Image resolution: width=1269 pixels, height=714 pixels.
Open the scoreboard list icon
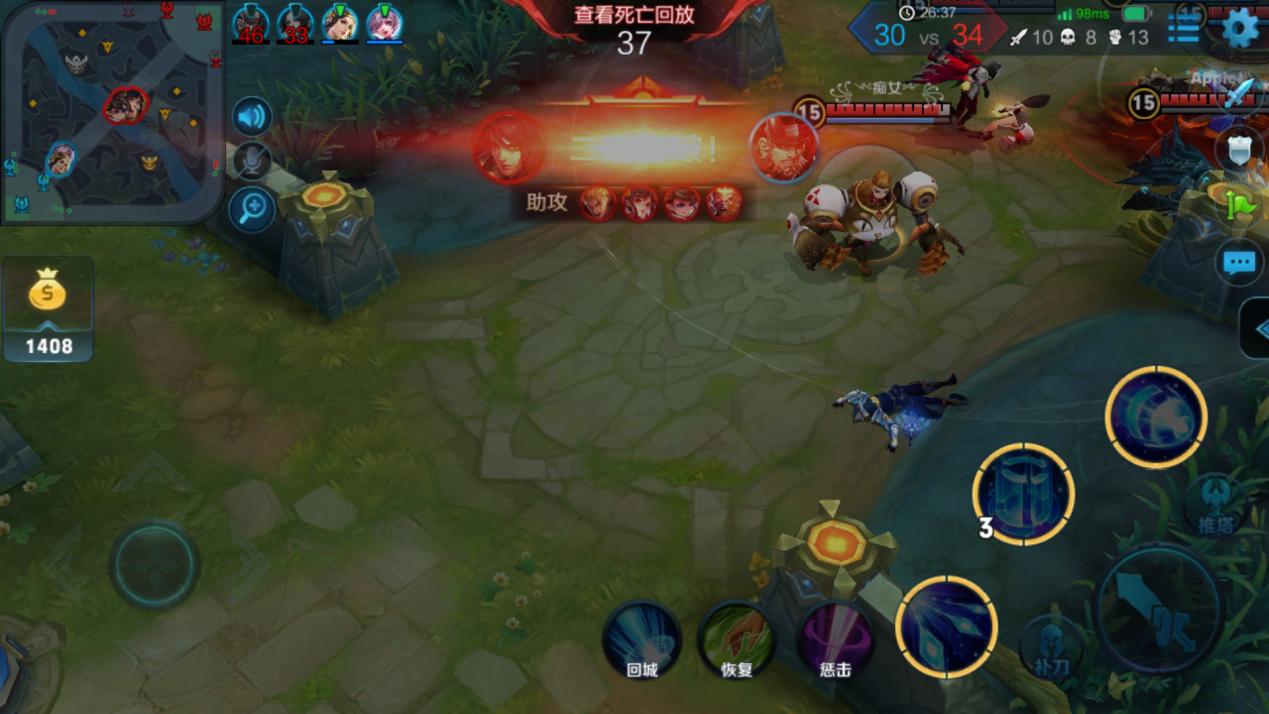tap(1184, 28)
